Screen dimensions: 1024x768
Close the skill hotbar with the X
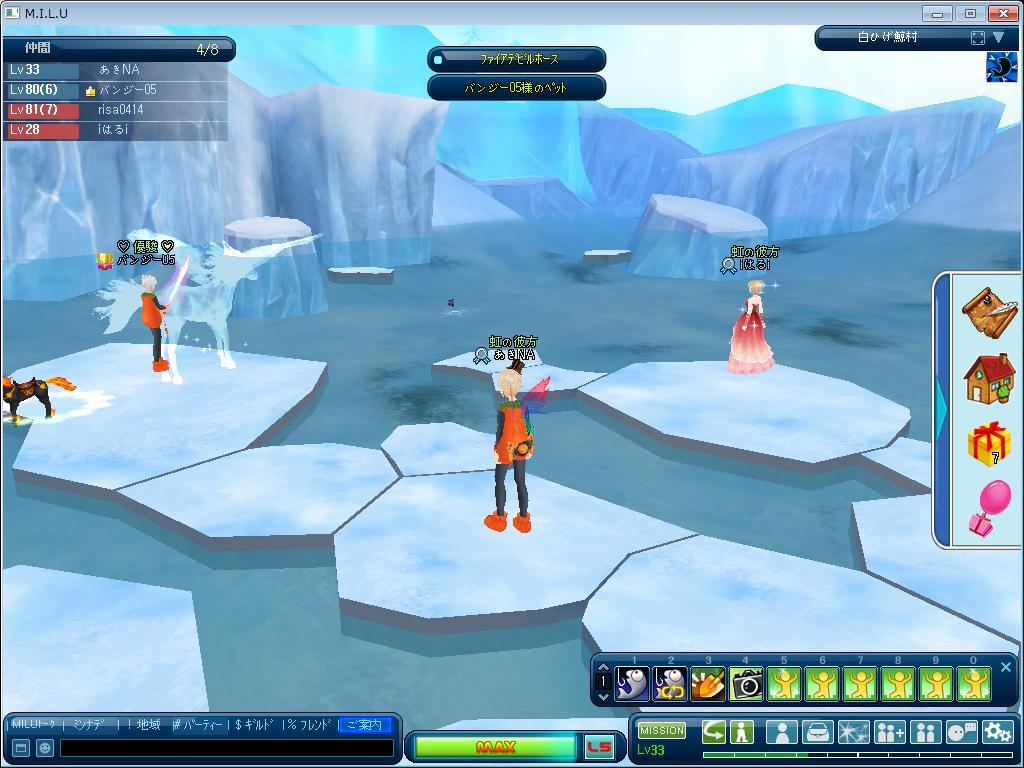point(1006,667)
